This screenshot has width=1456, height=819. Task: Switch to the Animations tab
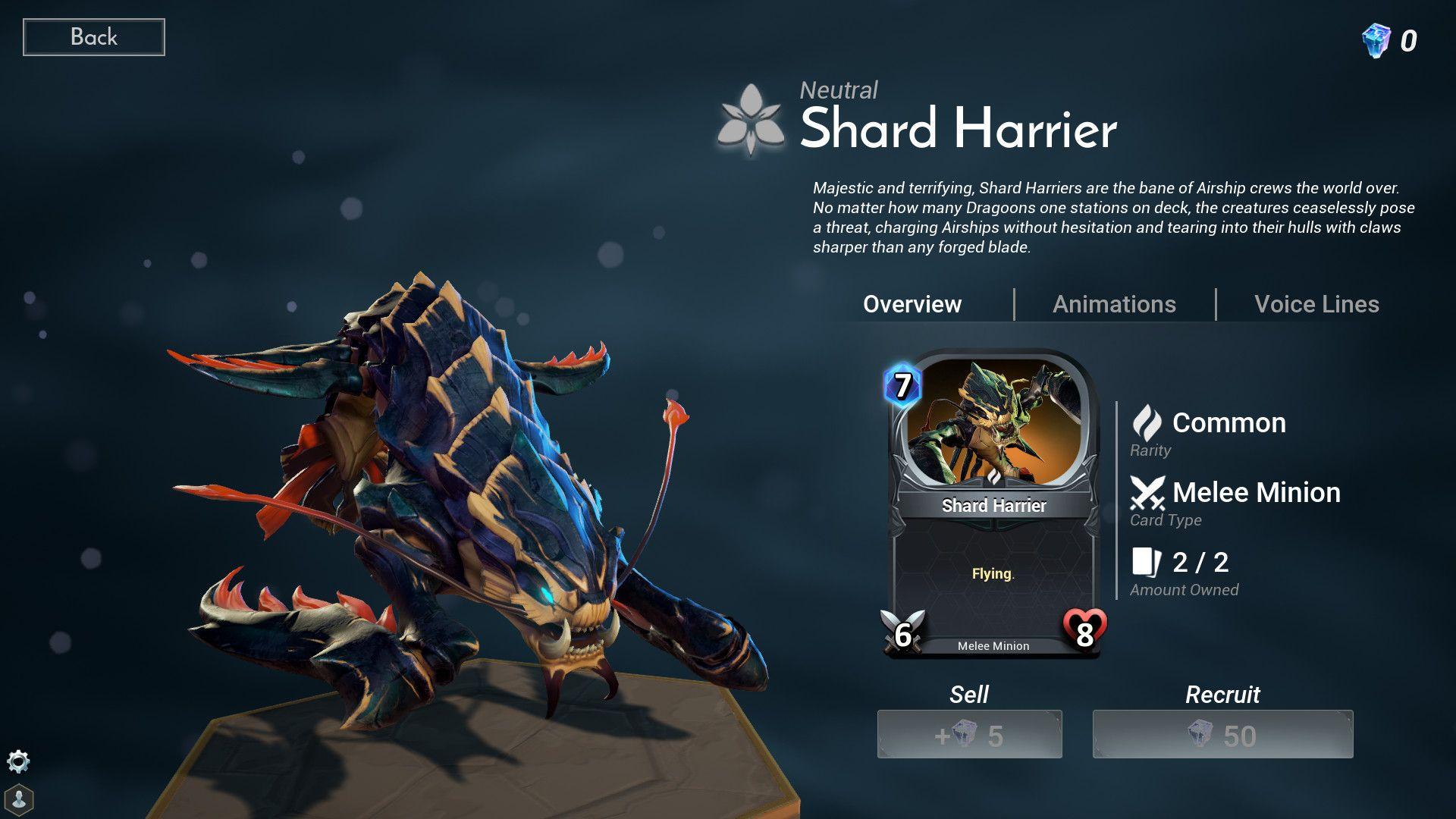(x=1114, y=304)
